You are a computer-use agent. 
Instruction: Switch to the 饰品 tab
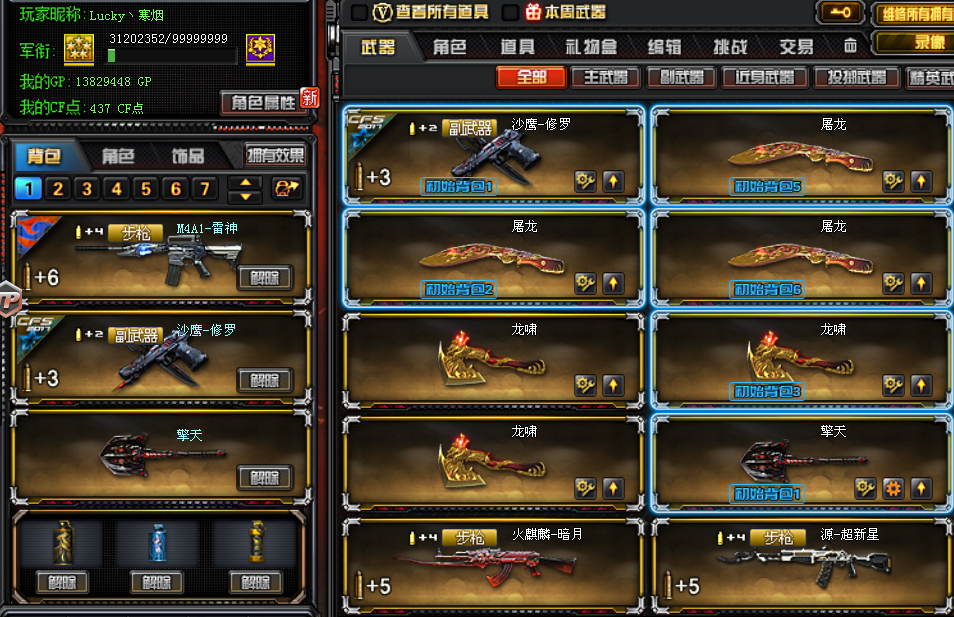187,156
